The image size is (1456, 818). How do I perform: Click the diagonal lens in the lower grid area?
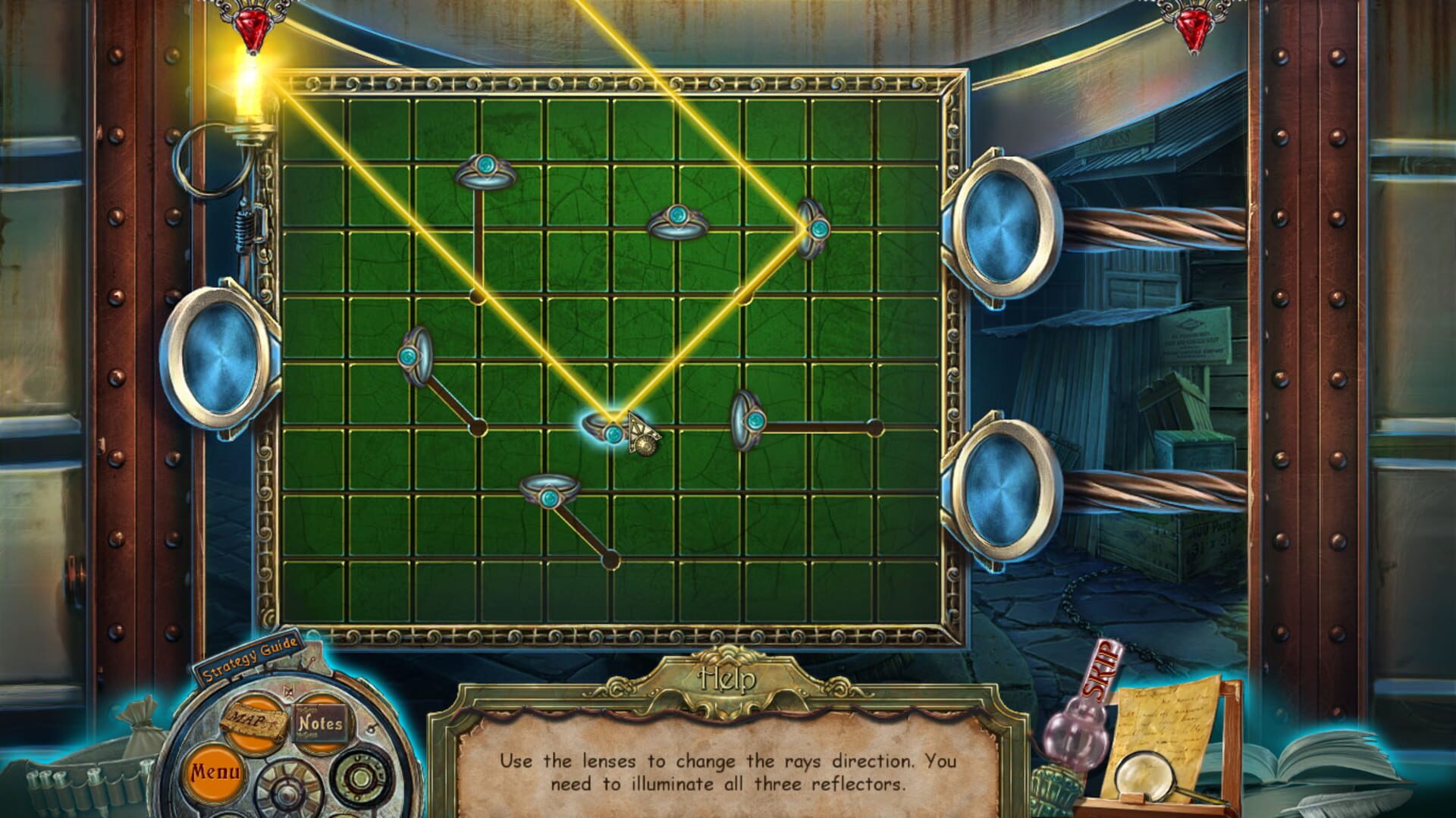click(548, 495)
